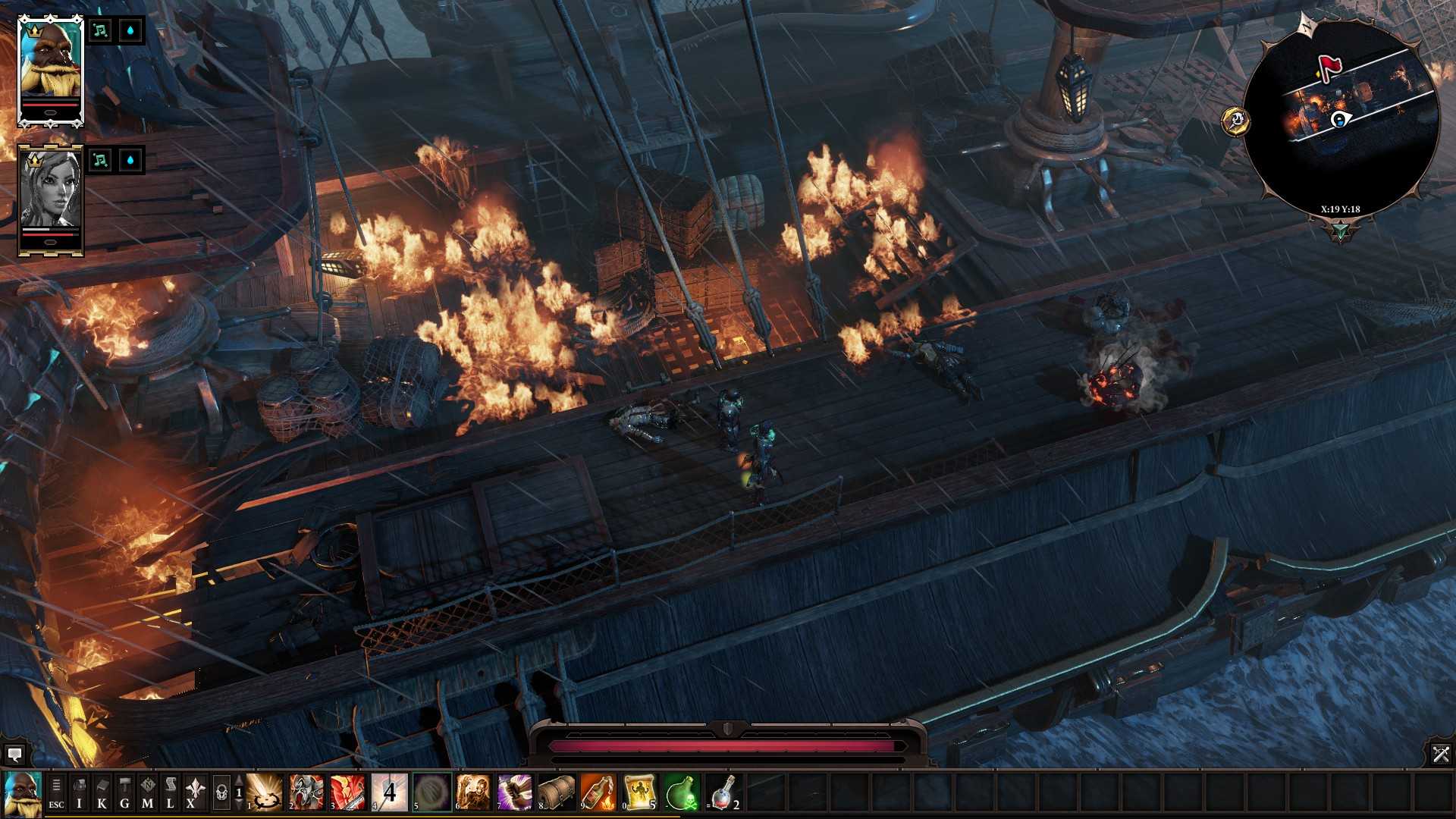Open the journal scroll L button
The image size is (1456, 819).
coord(170,794)
